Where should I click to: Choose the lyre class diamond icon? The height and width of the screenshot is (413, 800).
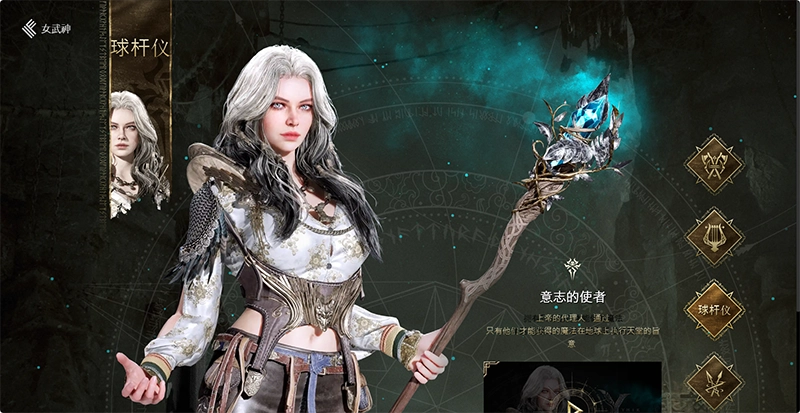pos(714,237)
